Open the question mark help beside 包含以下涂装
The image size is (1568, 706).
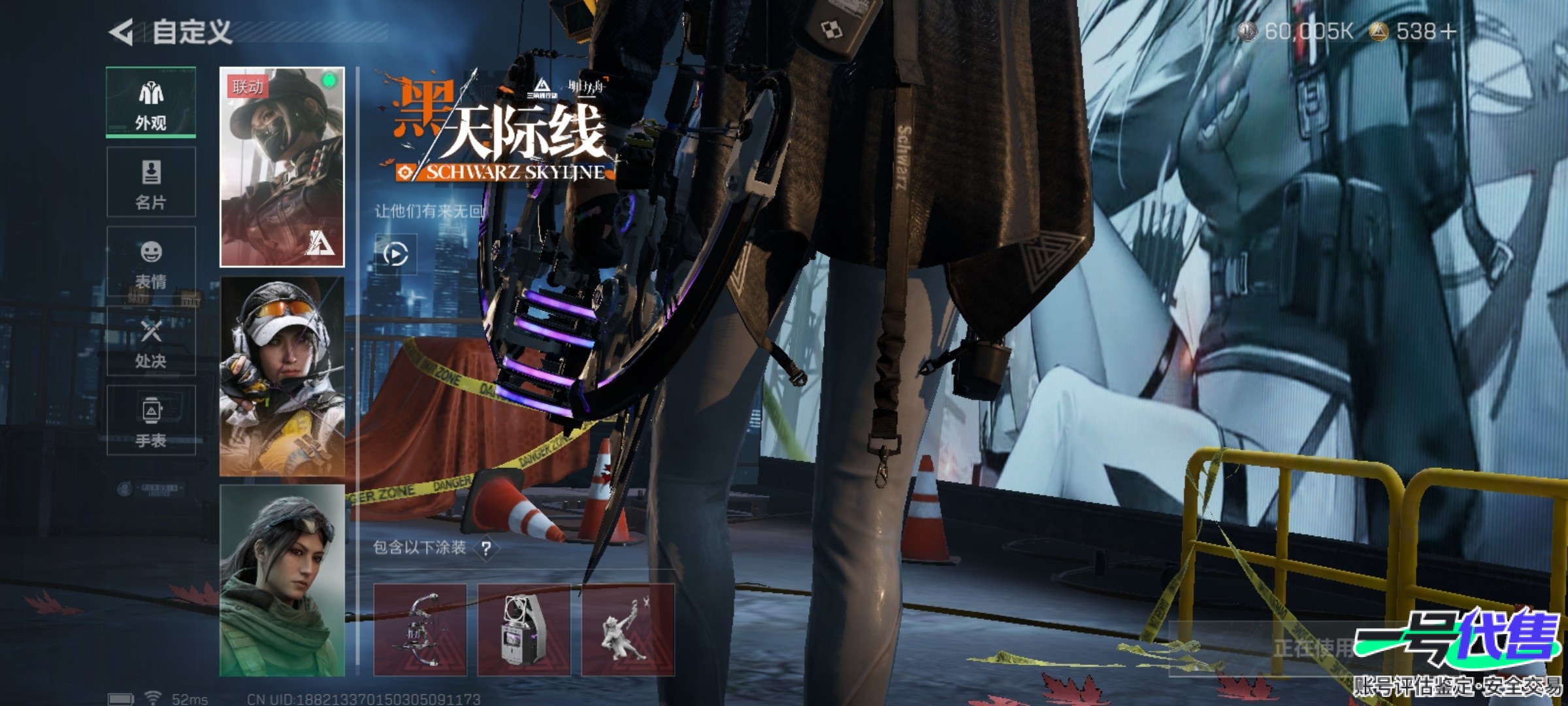pyautogui.click(x=486, y=548)
